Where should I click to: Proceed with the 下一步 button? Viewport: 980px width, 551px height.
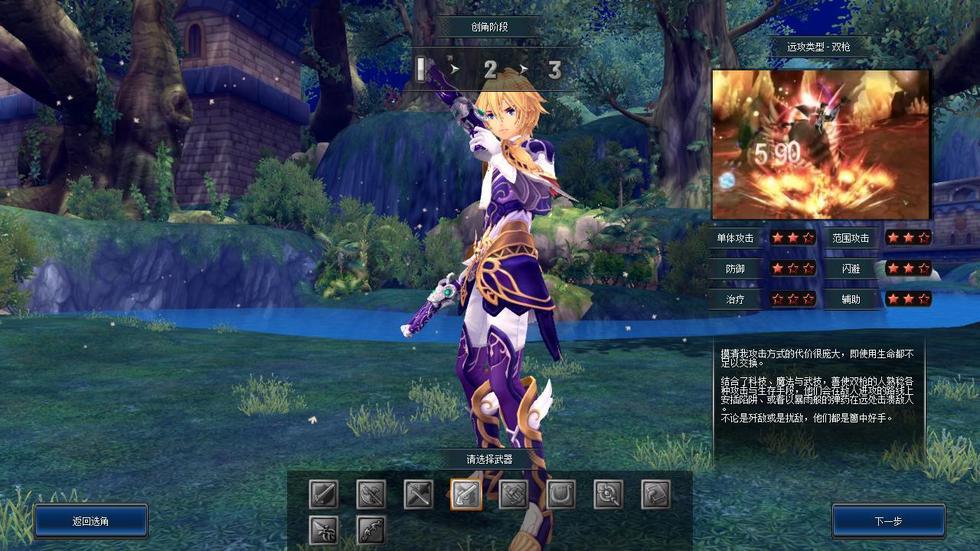(x=888, y=521)
